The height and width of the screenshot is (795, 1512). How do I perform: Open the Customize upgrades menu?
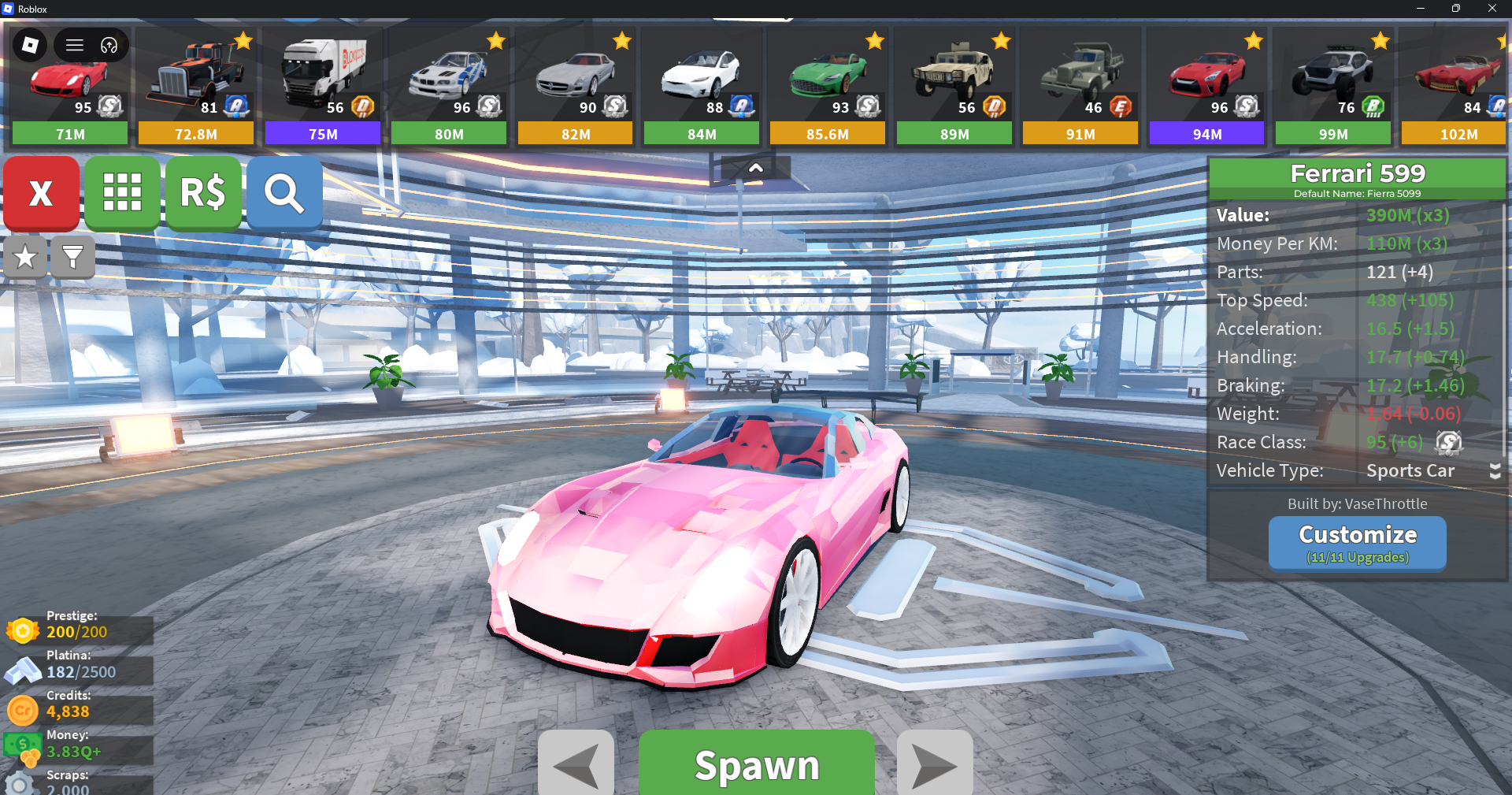coord(1357,542)
